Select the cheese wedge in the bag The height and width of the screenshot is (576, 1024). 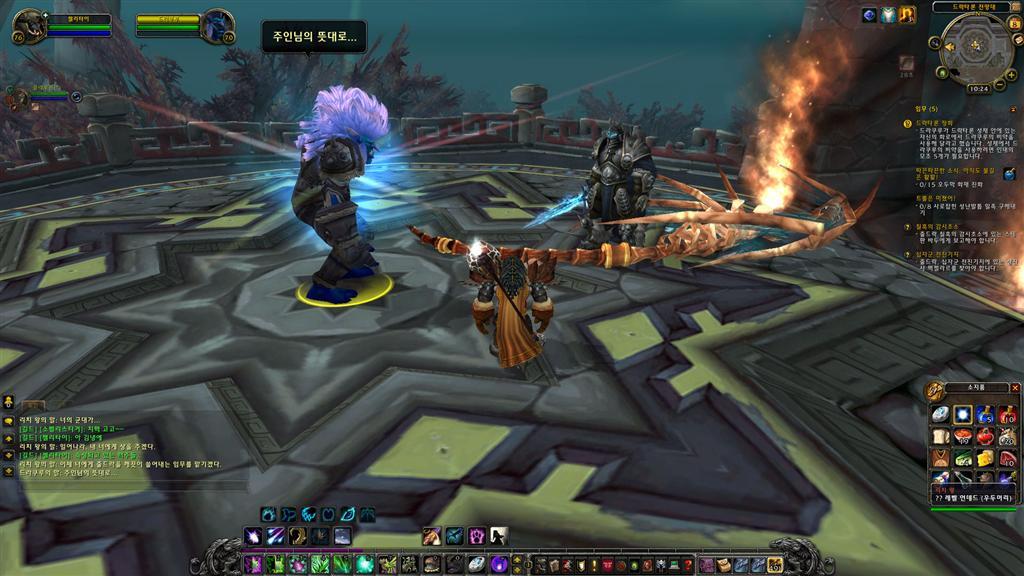point(985,458)
